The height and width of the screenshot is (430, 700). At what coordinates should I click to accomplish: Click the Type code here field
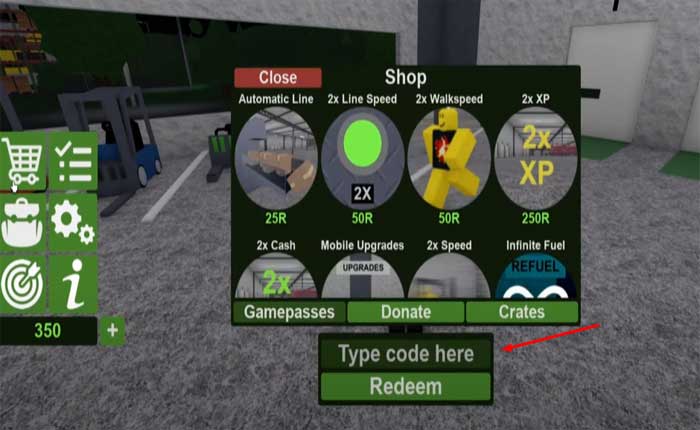click(405, 354)
